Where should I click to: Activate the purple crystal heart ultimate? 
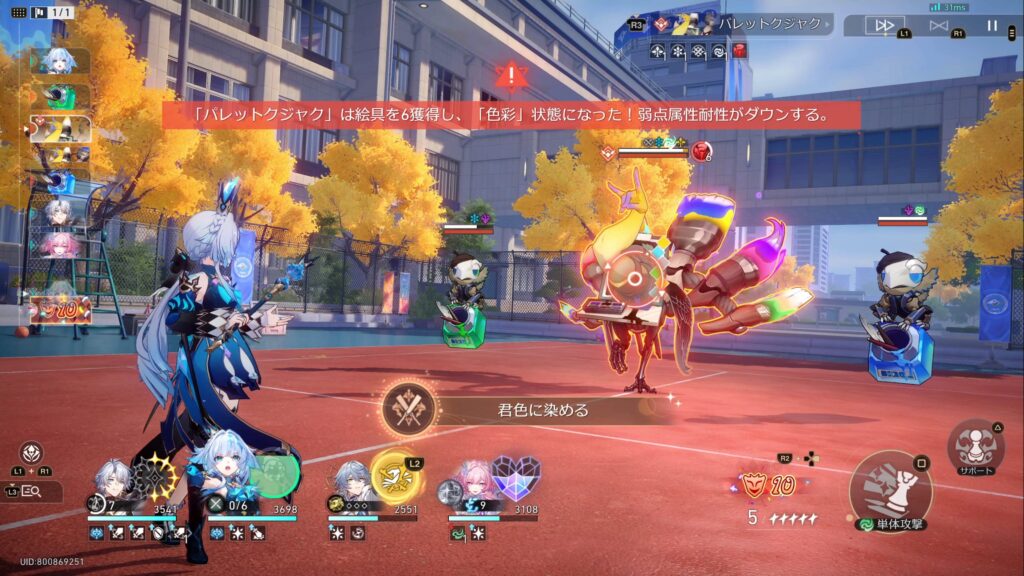pos(516,478)
